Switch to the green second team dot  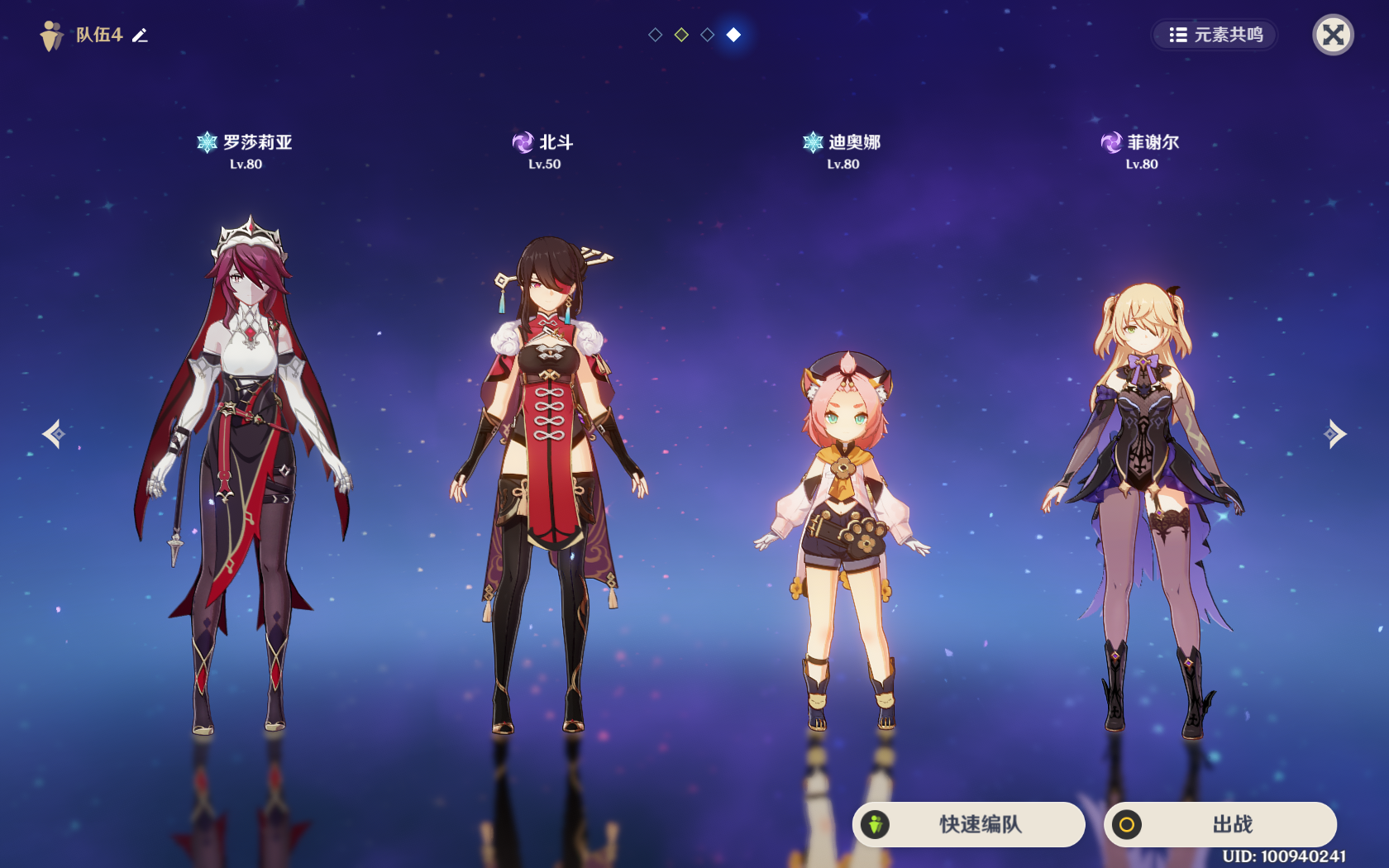(x=681, y=35)
